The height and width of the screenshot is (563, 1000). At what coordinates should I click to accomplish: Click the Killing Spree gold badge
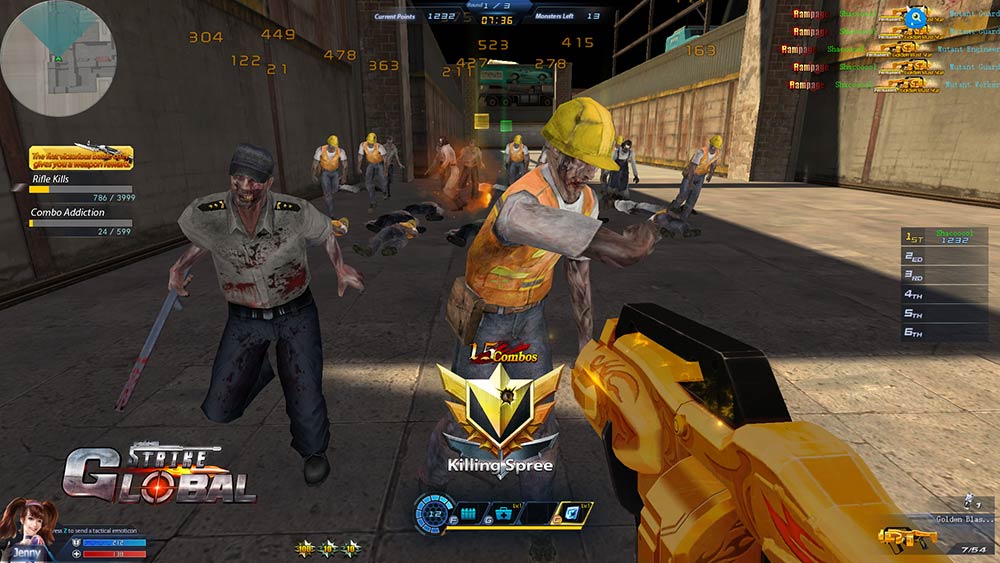pos(500,408)
